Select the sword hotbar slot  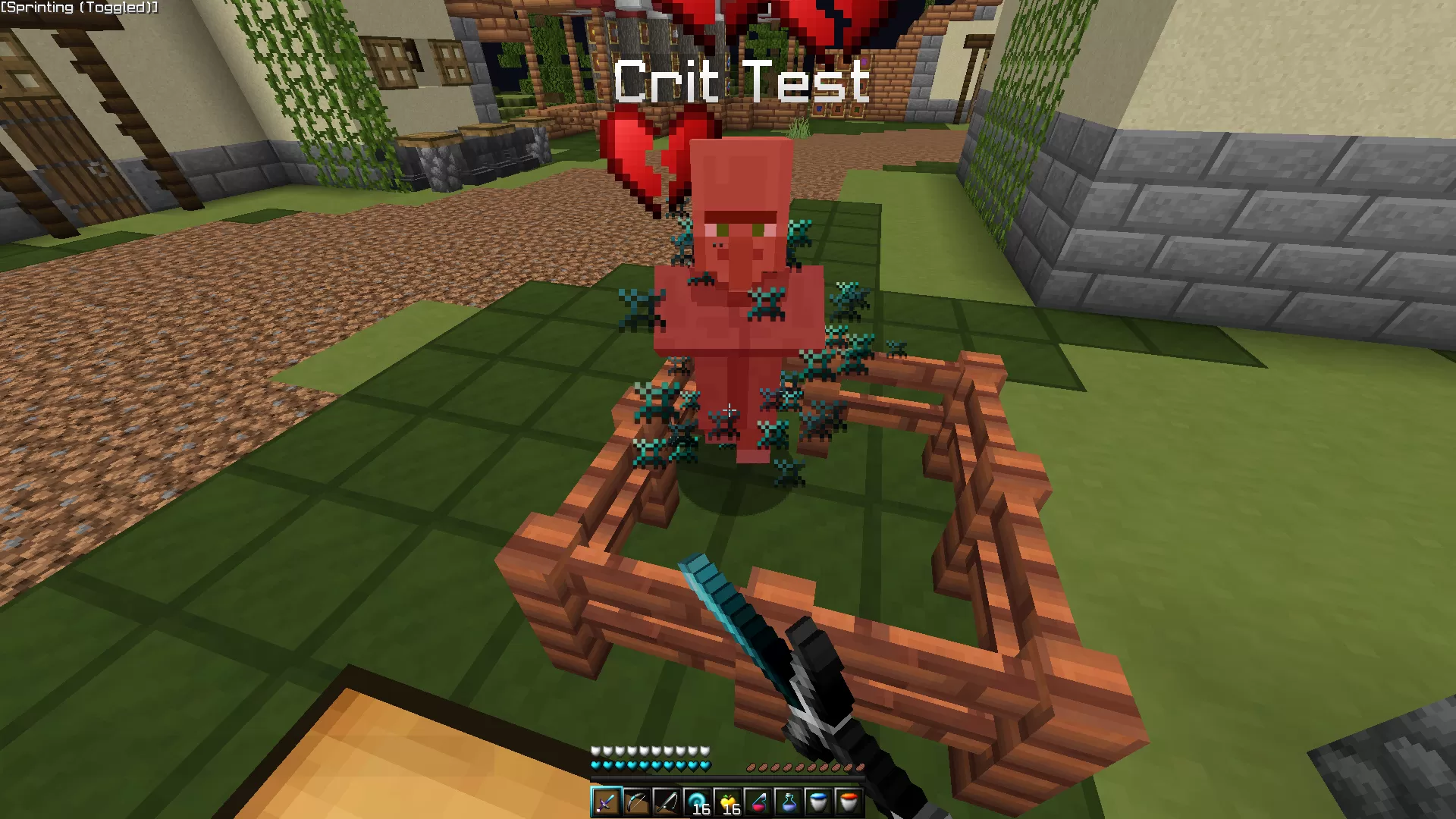point(606,802)
